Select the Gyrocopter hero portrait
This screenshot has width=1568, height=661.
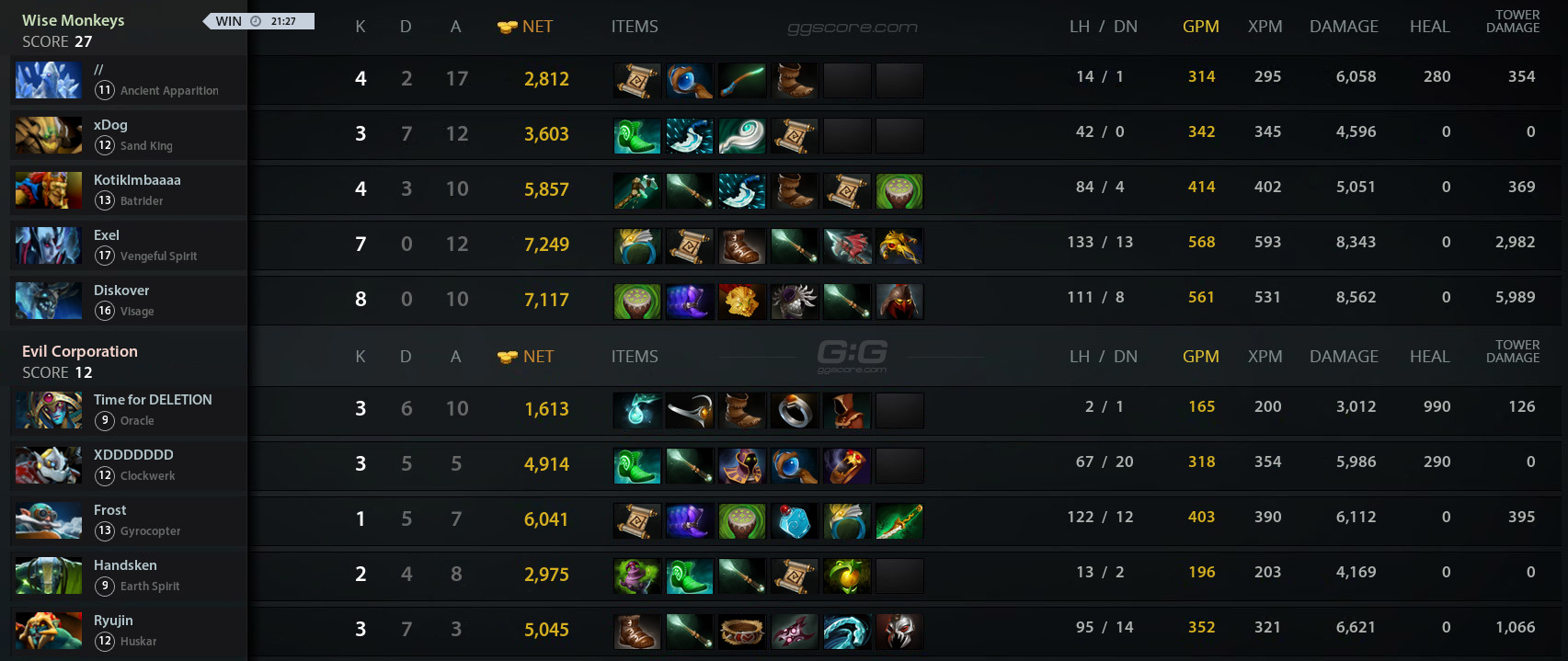coord(49,521)
